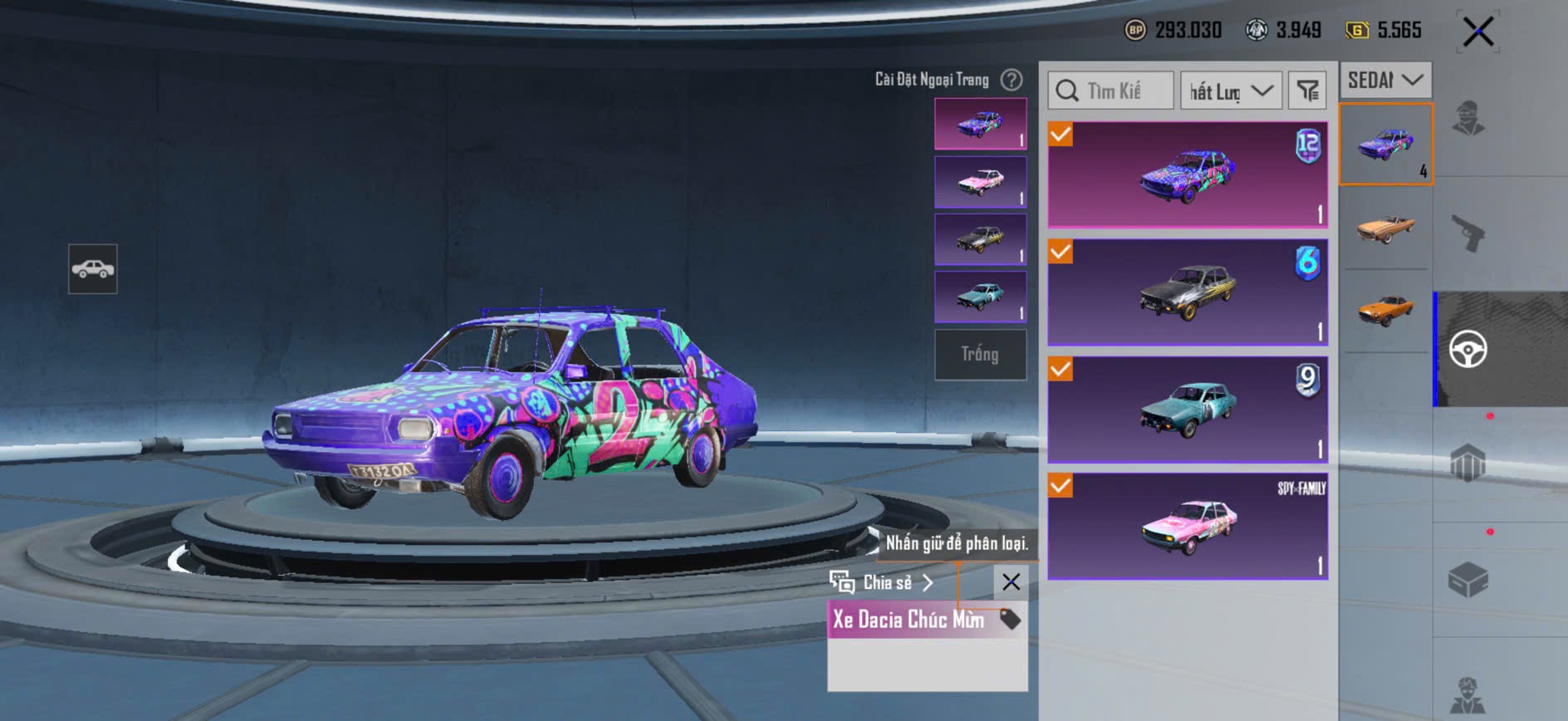Screen dimensions: 1568x721
Task: Toggle the car view icon button
Action: tap(93, 269)
